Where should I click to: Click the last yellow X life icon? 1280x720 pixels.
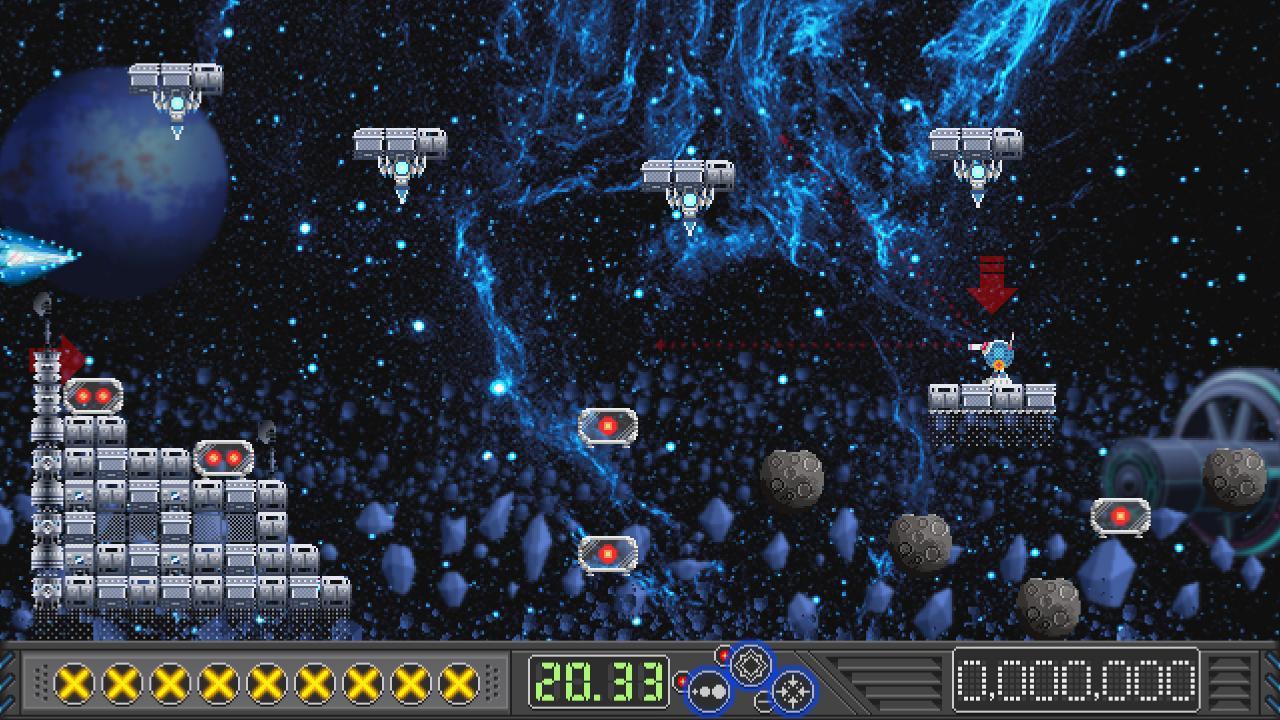tap(459, 683)
